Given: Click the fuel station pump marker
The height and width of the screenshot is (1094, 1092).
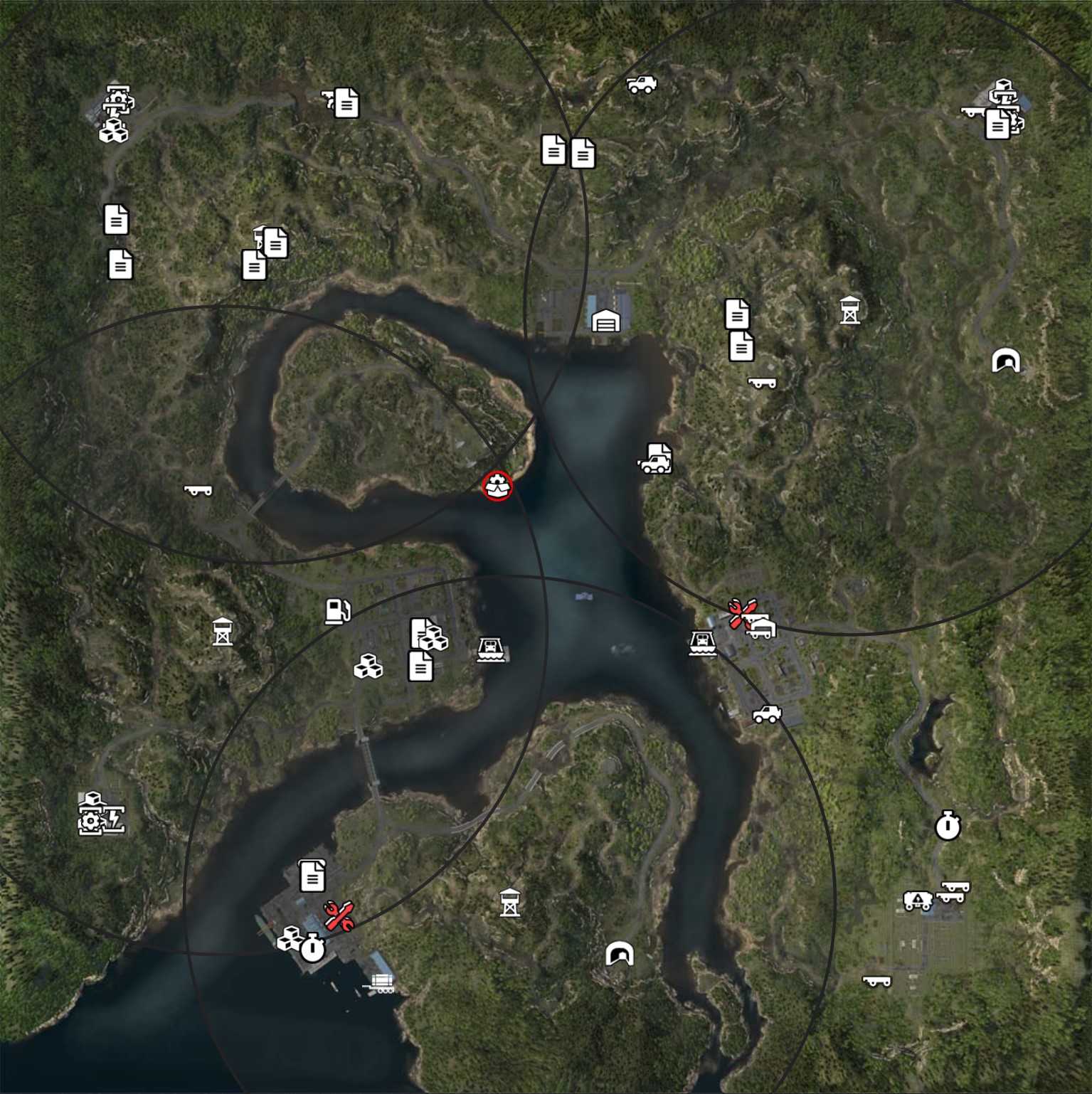Looking at the screenshot, I should [337, 610].
